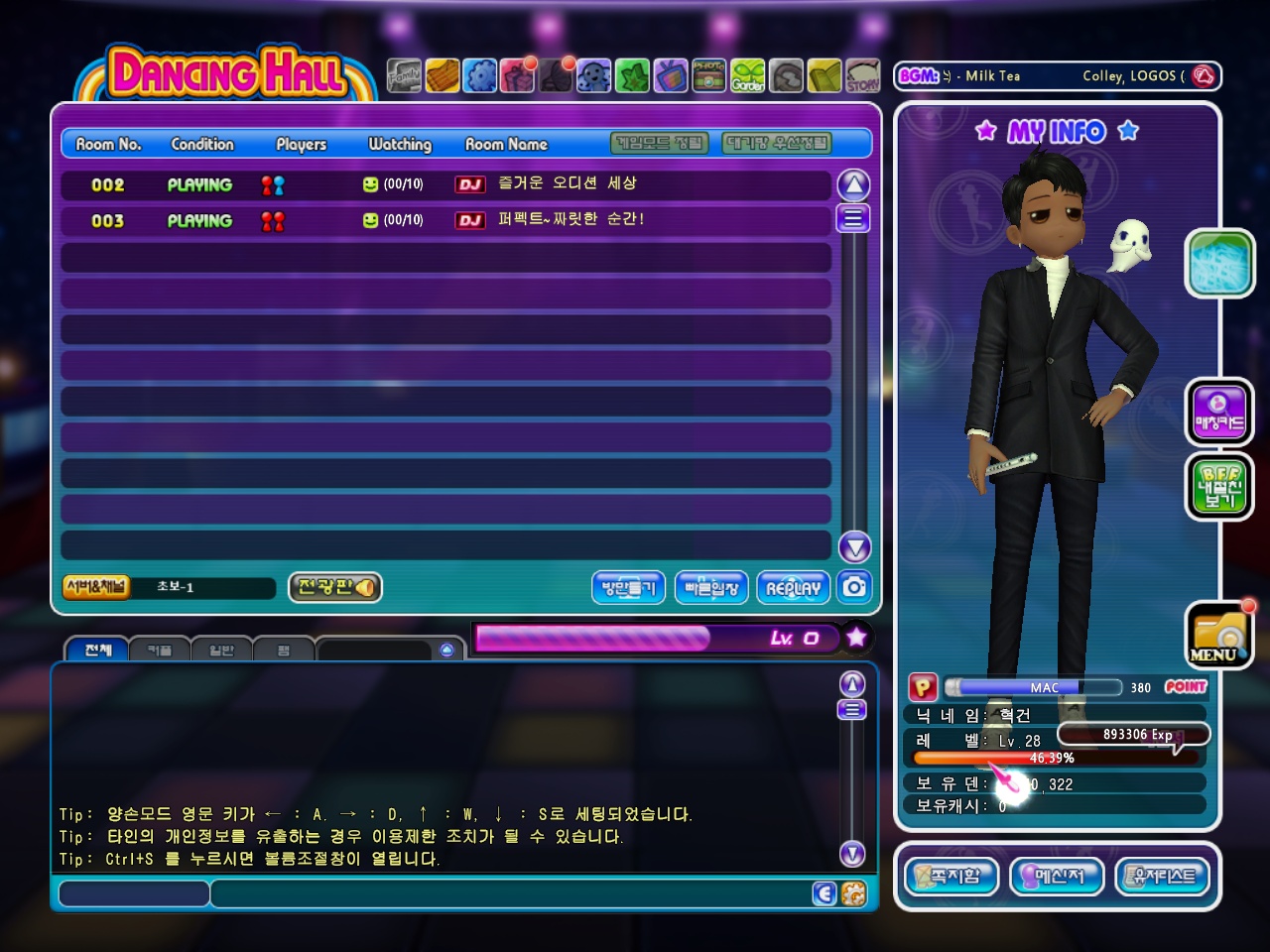The height and width of the screenshot is (952, 1270).
Task: Open the 쪽지함 mailbox button
Action: point(952,877)
